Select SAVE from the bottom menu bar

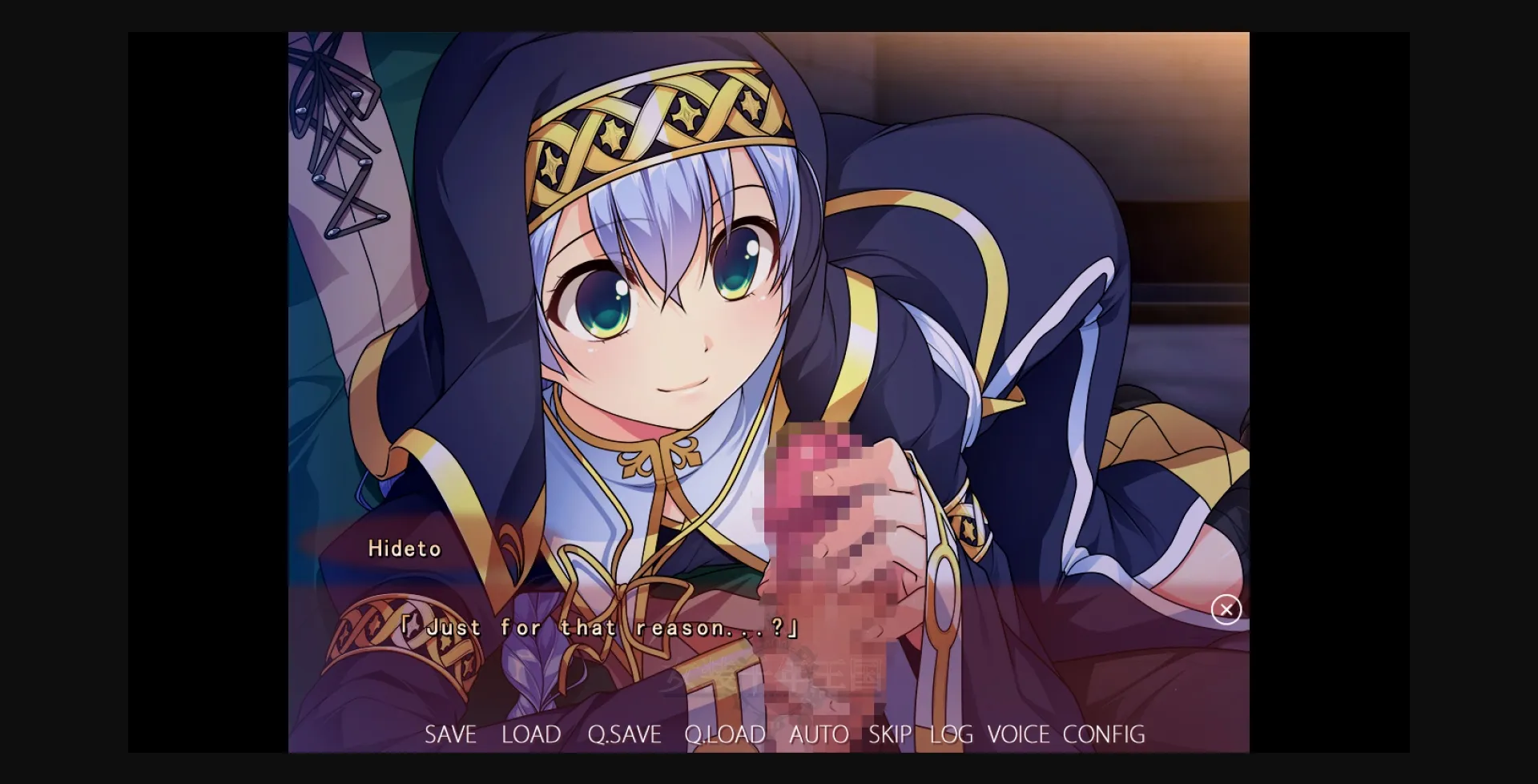(x=451, y=734)
